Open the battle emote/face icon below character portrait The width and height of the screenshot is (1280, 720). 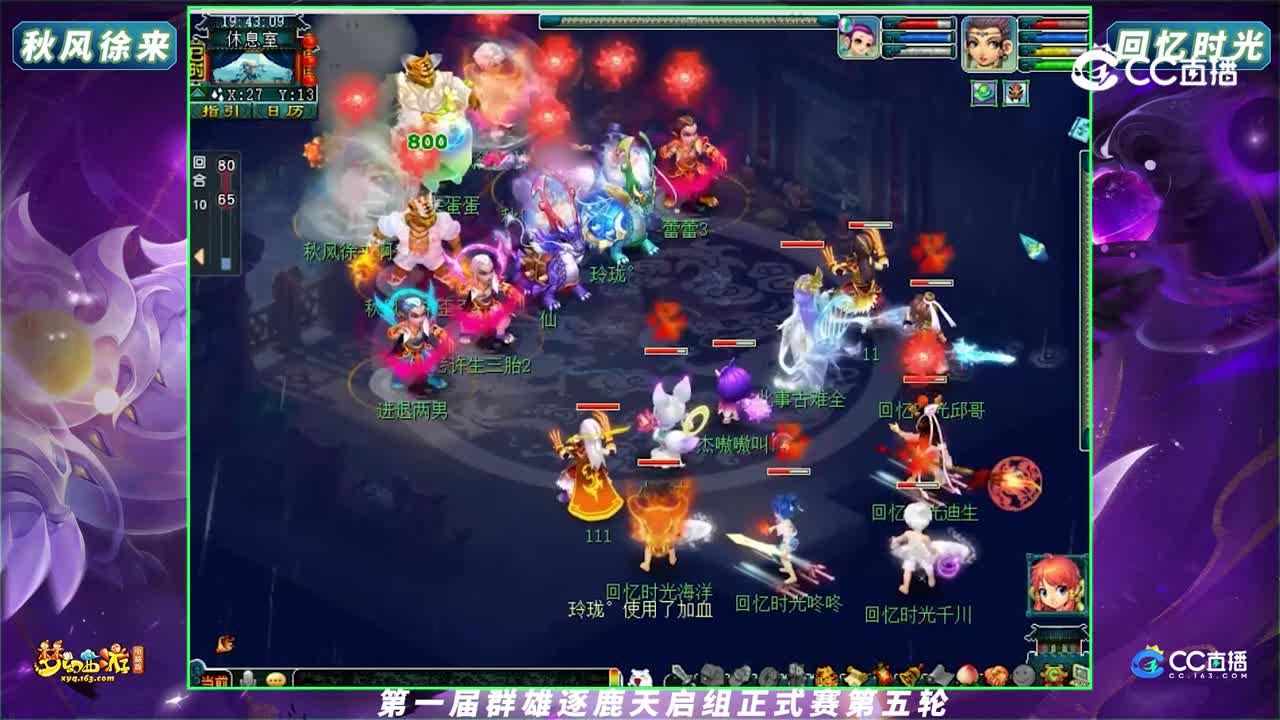1016,92
